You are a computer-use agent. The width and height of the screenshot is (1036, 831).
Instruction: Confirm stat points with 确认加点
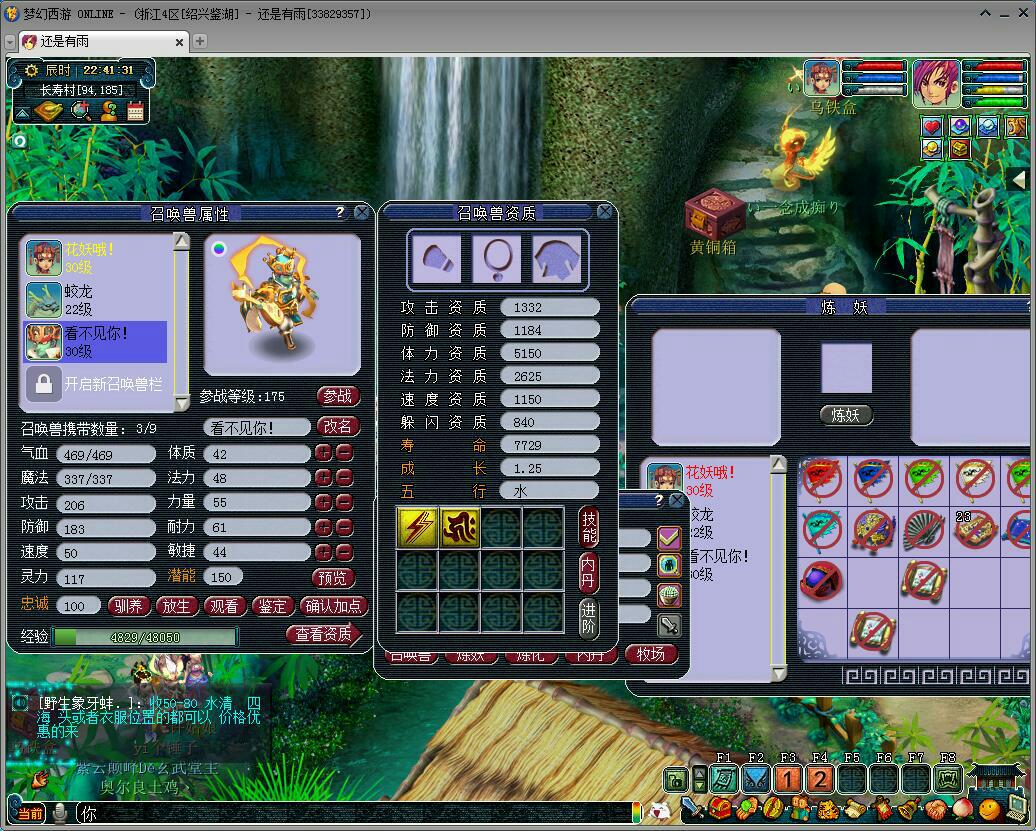tap(334, 605)
